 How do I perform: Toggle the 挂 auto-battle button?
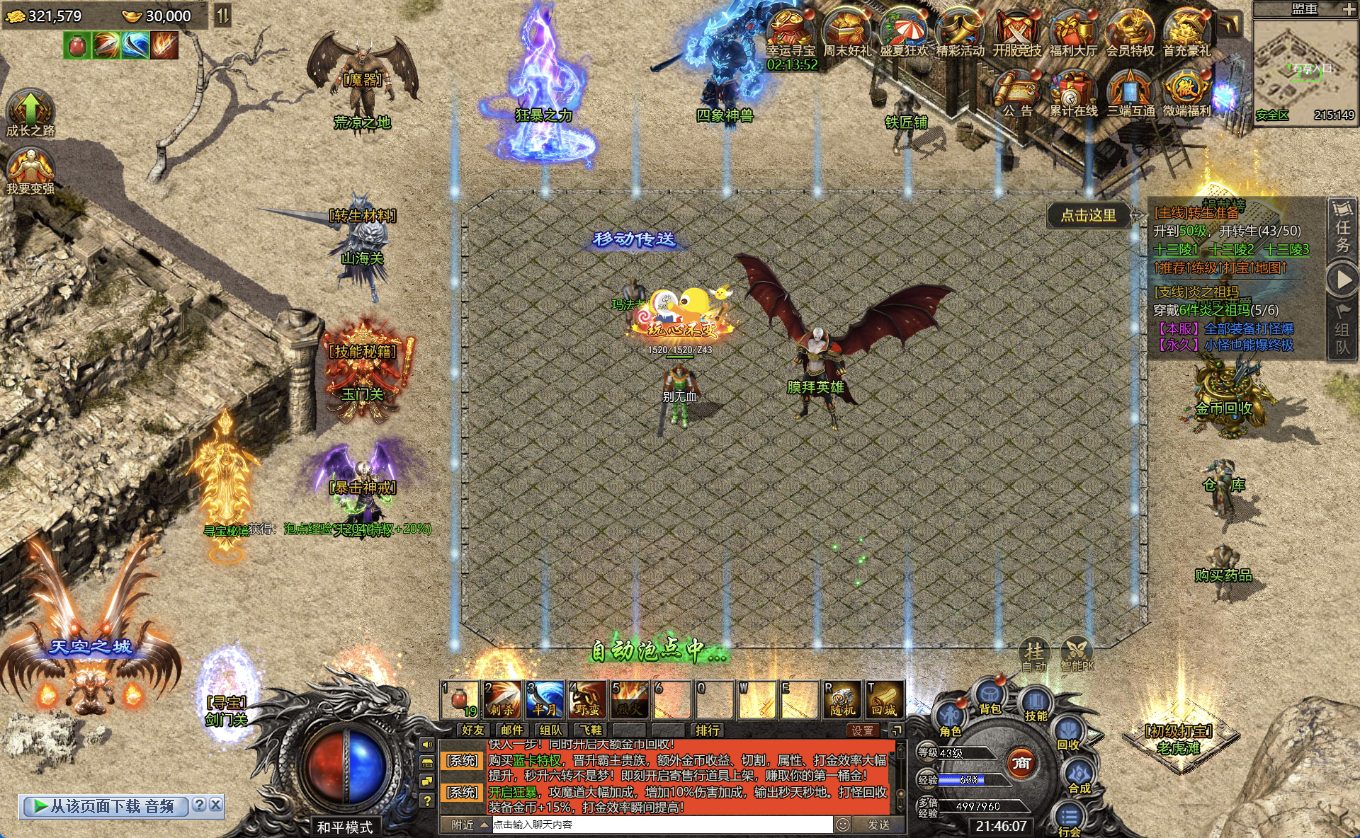1034,654
